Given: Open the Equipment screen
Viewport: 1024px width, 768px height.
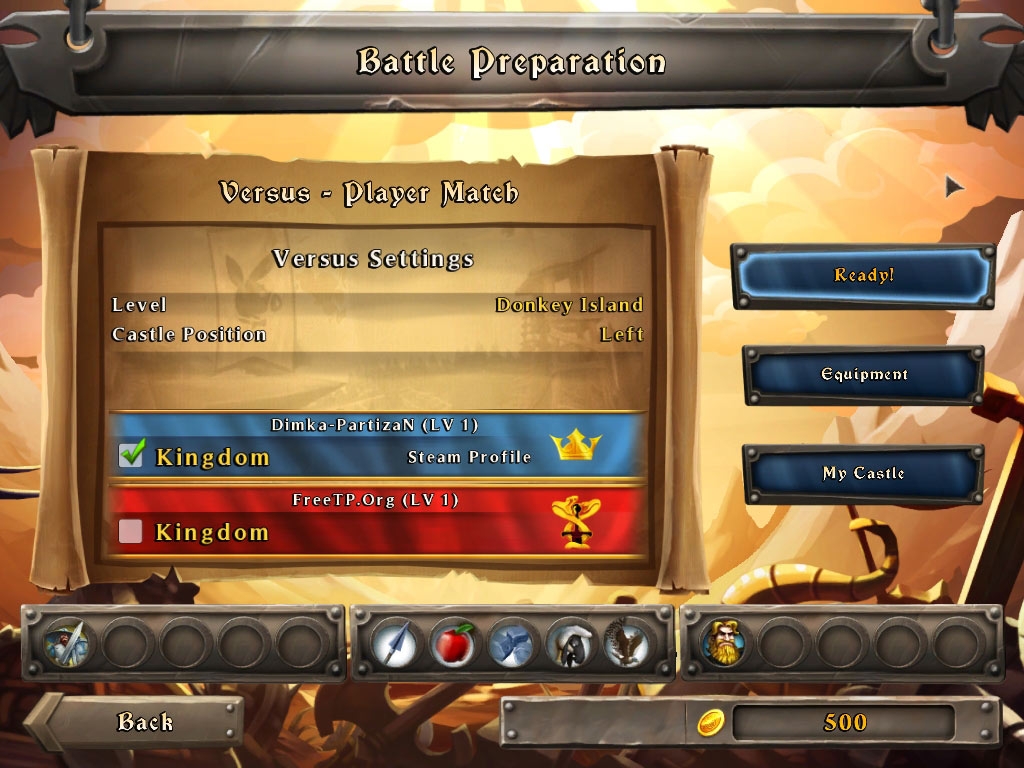Looking at the screenshot, I should click(863, 375).
